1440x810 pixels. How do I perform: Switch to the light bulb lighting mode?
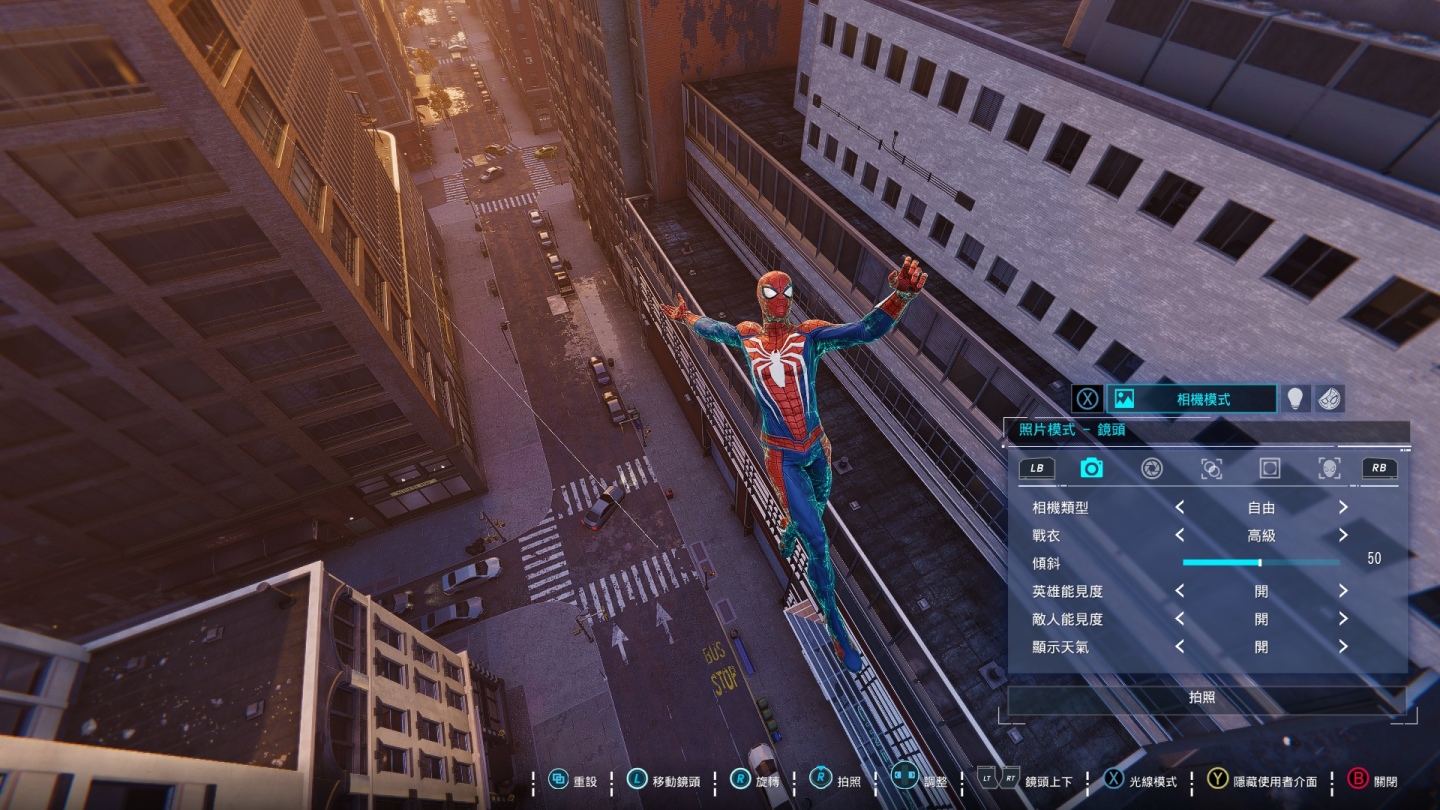(x=1296, y=399)
